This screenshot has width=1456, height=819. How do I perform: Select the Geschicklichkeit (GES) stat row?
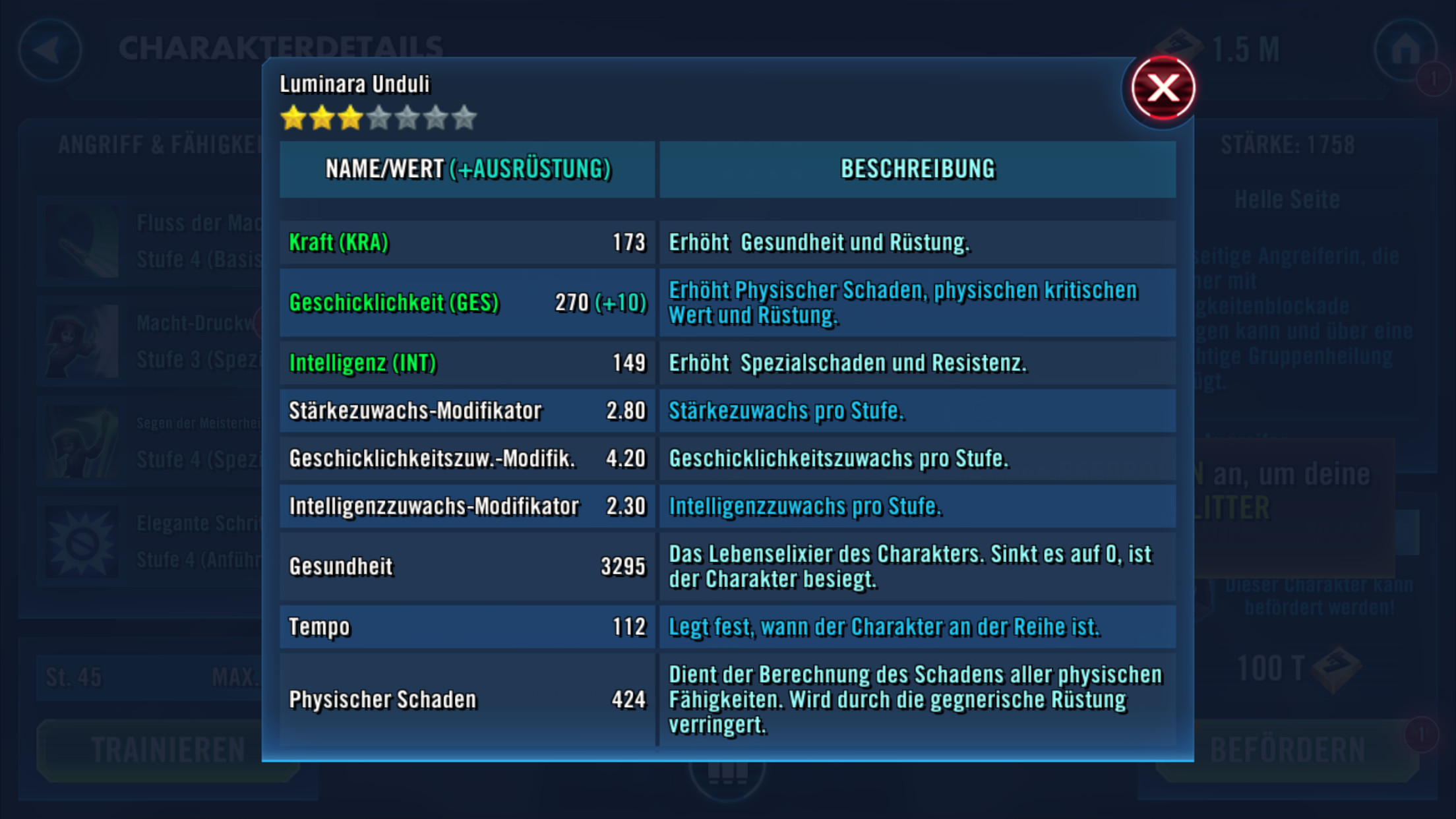(x=467, y=303)
